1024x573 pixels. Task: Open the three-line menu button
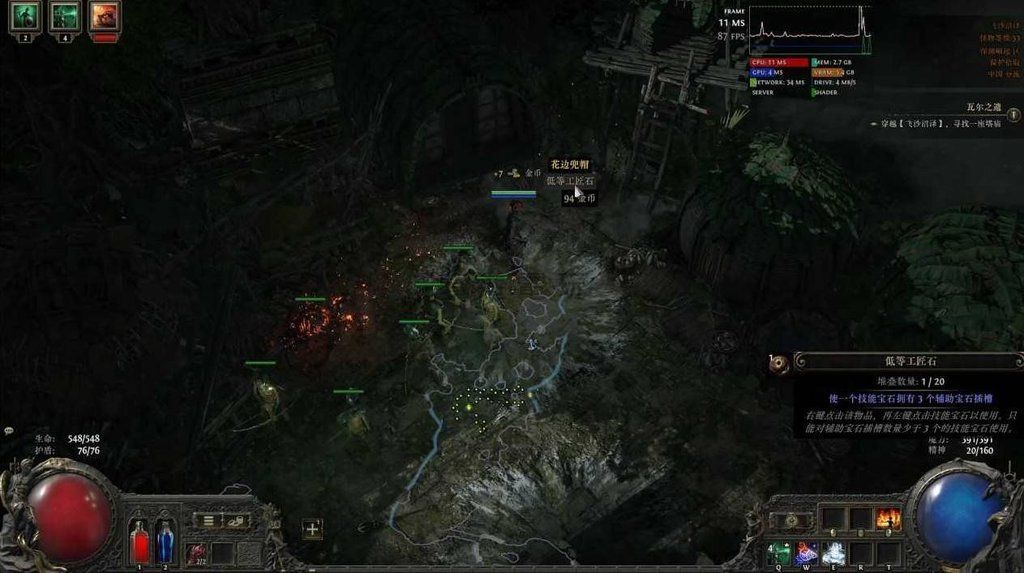(x=208, y=520)
